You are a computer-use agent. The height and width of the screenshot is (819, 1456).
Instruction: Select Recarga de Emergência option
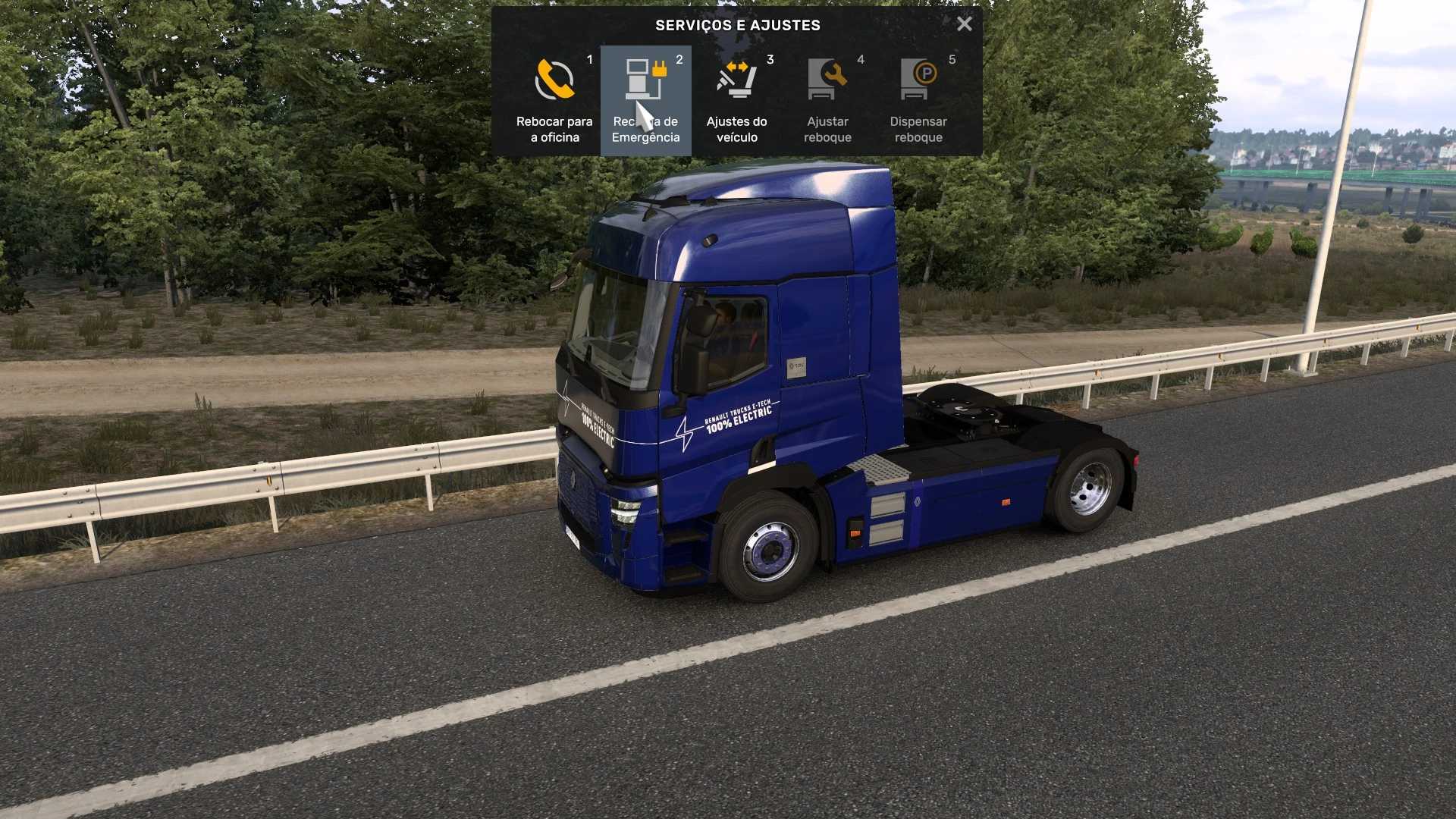click(x=645, y=101)
